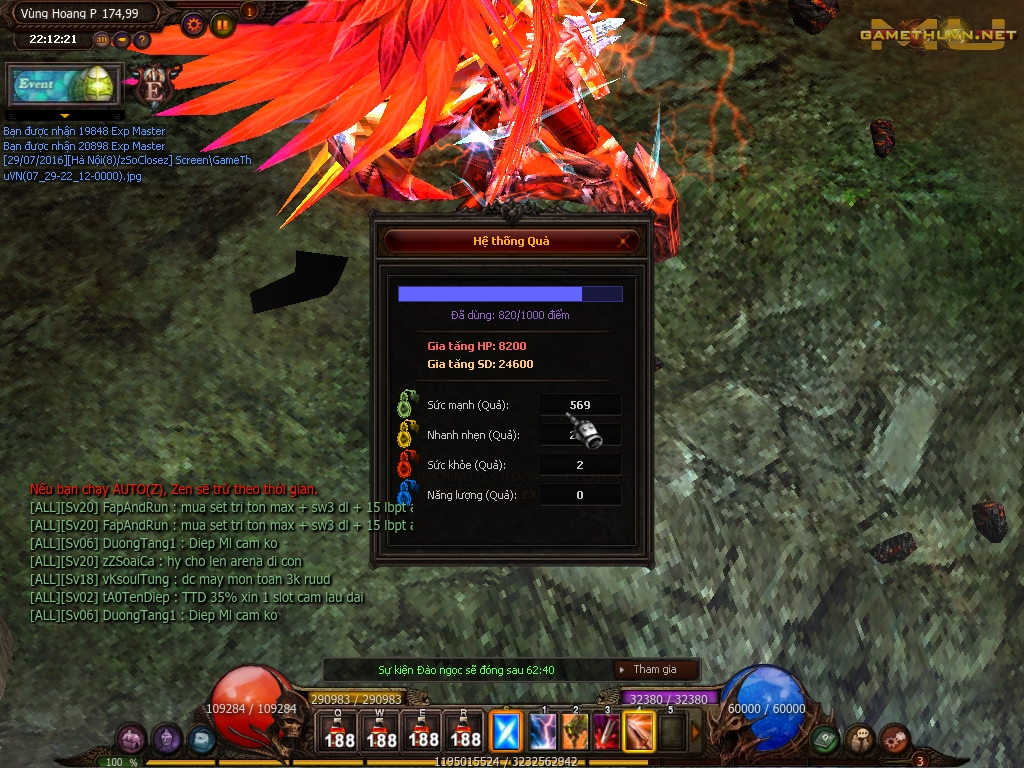Toggle the 3D view button
Screen dimensions: 1024x768
click(102, 40)
